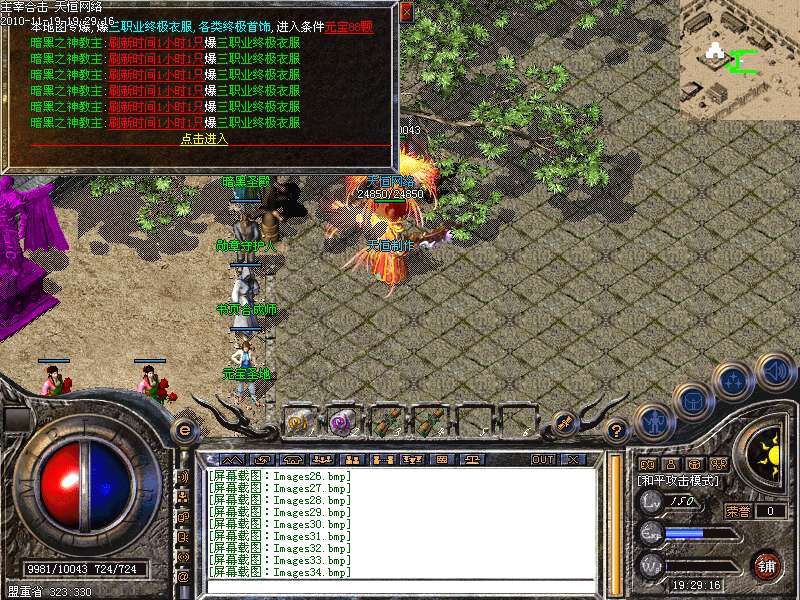Click the OUT button above chat
Viewport: 800px width, 600px height.
(542, 459)
